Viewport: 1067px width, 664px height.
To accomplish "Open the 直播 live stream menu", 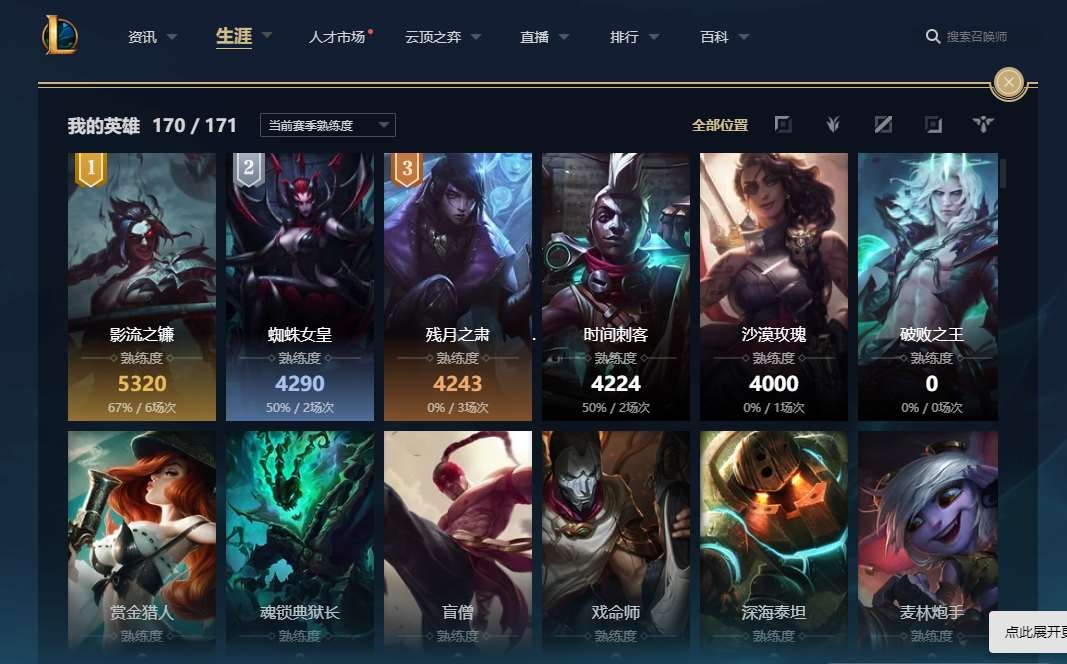I will click(x=535, y=37).
